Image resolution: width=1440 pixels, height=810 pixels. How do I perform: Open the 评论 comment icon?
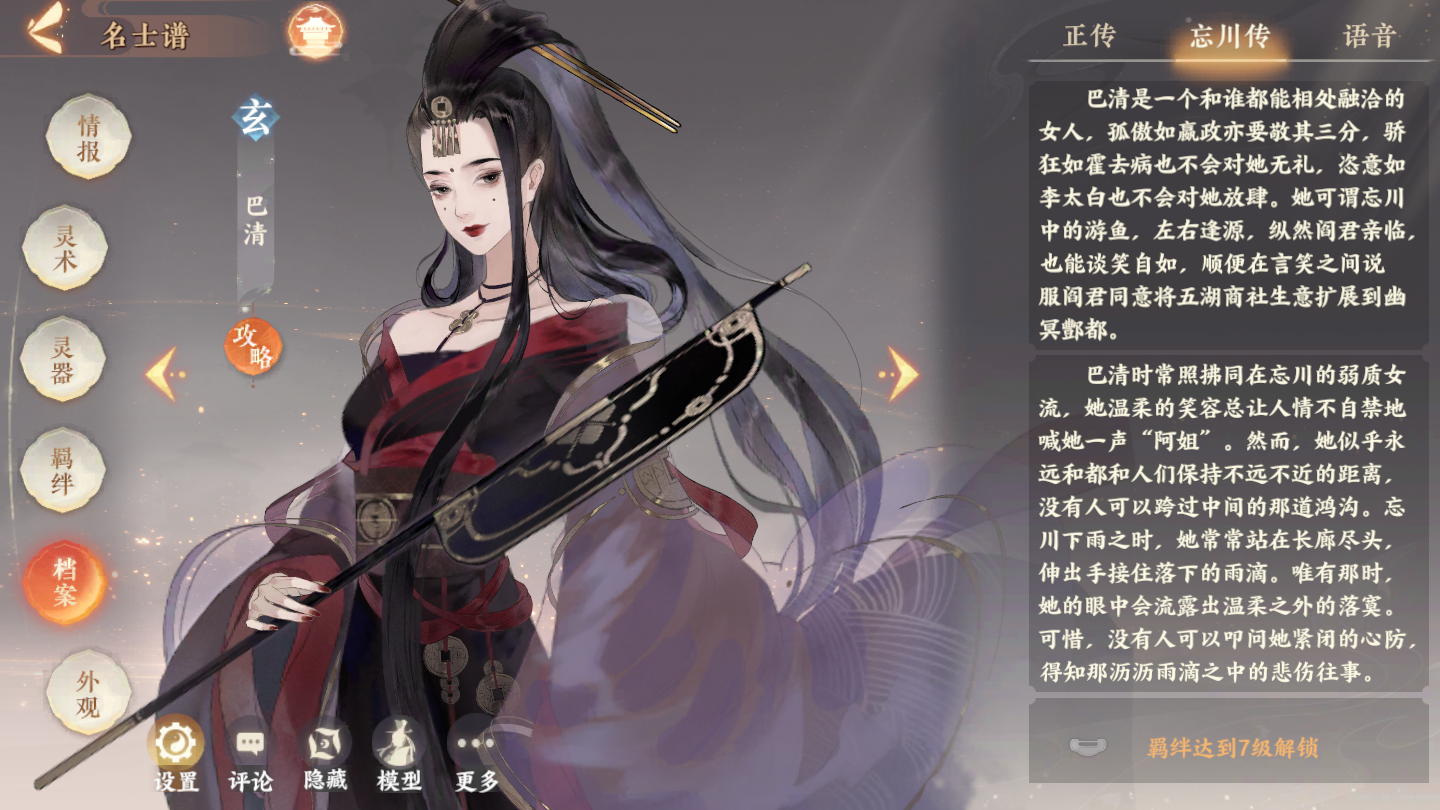(251, 745)
